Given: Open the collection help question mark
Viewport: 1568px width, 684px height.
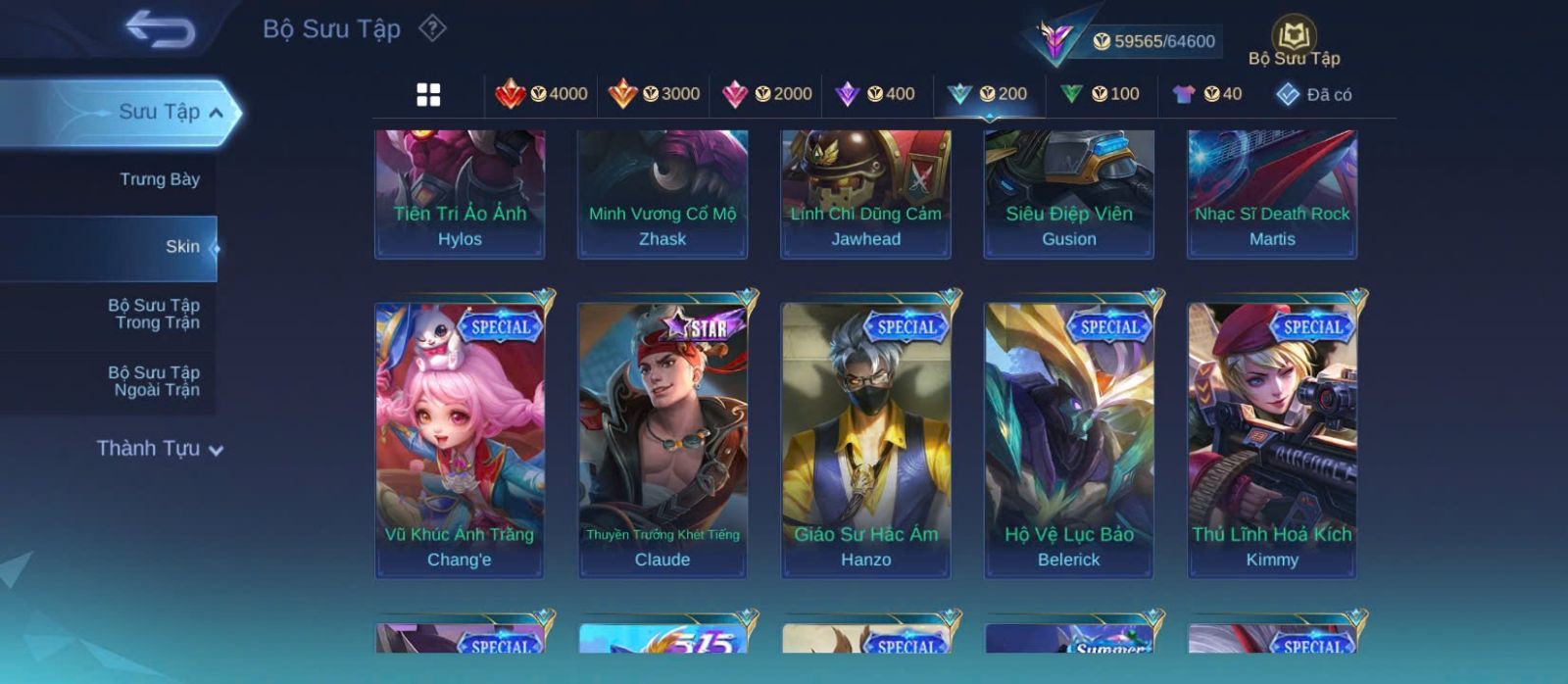Looking at the screenshot, I should click(432, 28).
